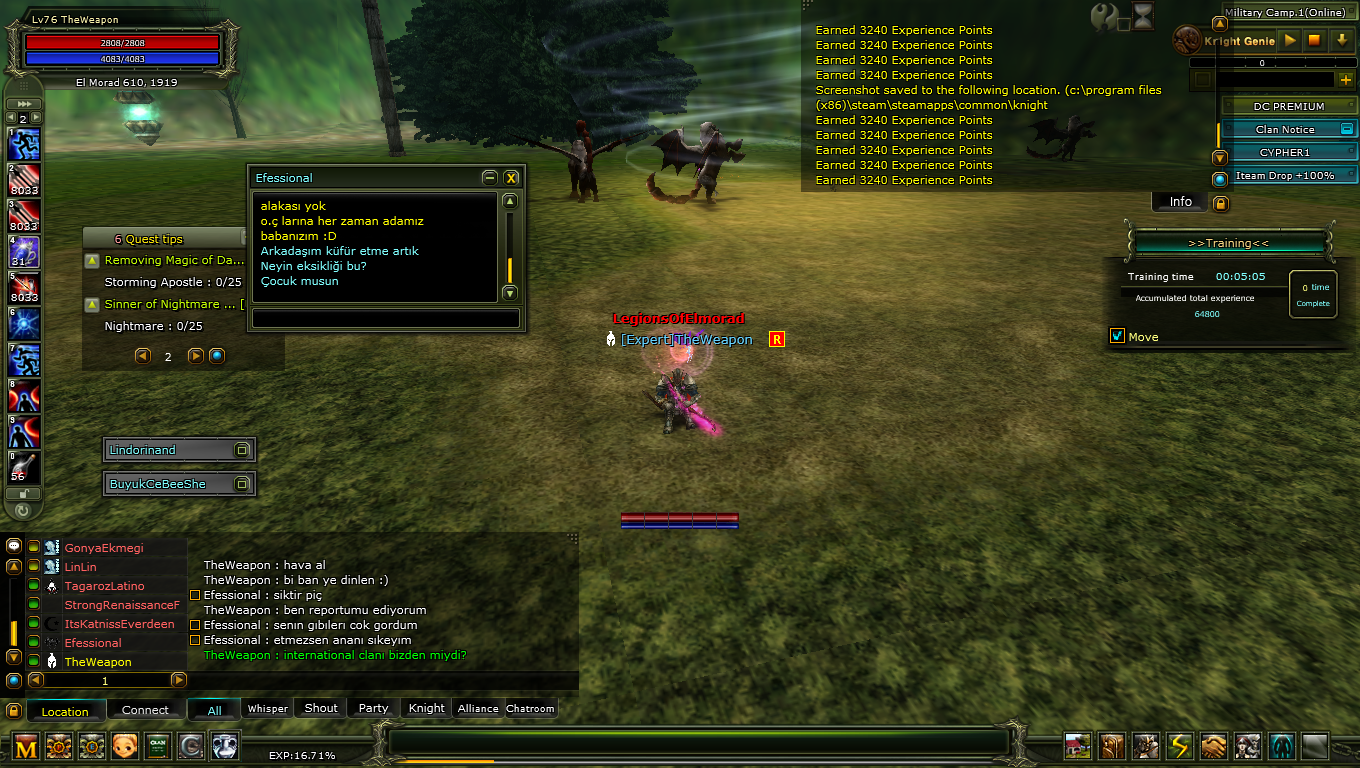Close the Efessional whisper window
Viewport: 1360px width, 768px height.
coord(511,178)
